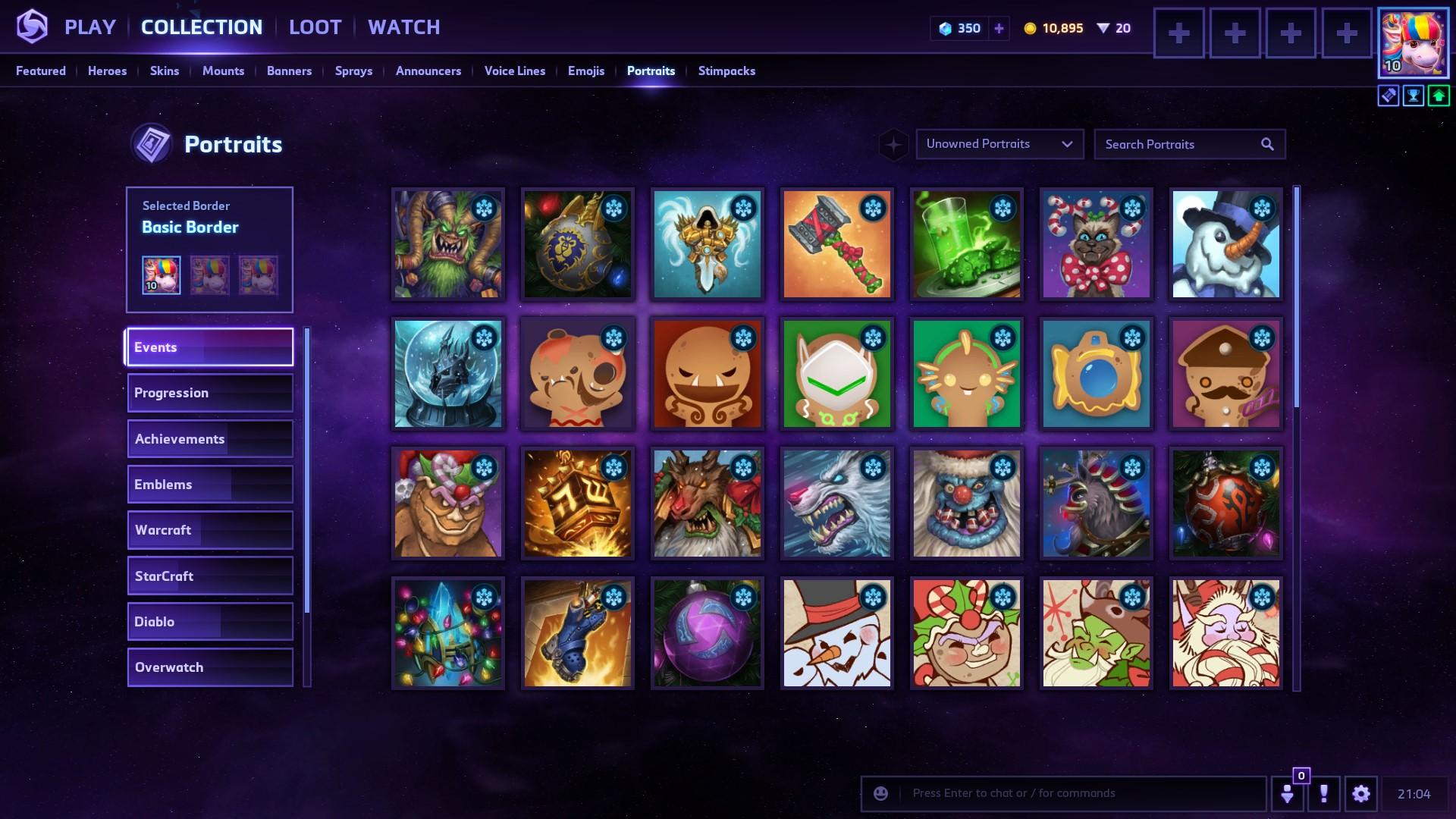The width and height of the screenshot is (1456, 819).
Task: Open the Unowned Portraits filter dropdown
Action: pyautogui.click(x=999, y=144)
